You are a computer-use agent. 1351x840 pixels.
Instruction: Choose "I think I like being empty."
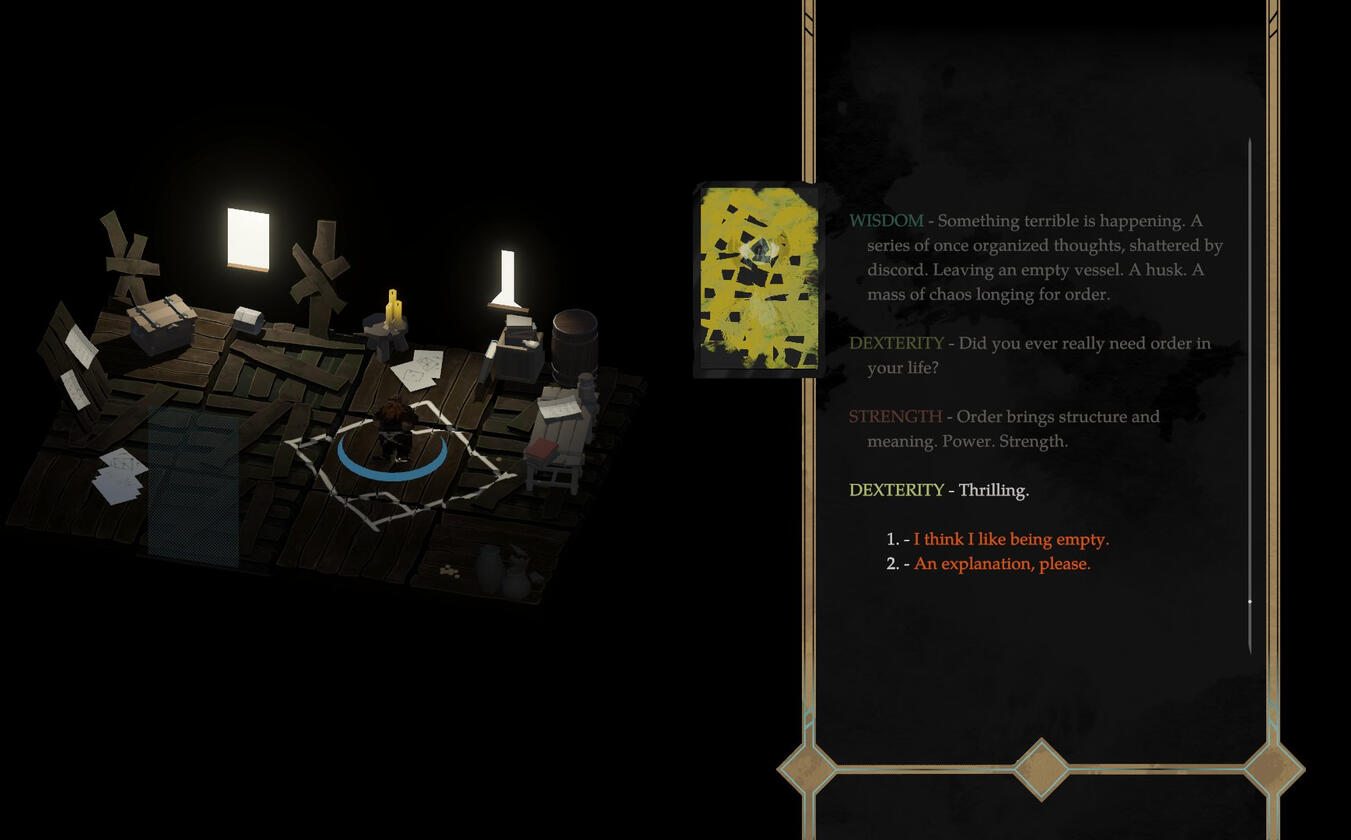coord(1010,540)
